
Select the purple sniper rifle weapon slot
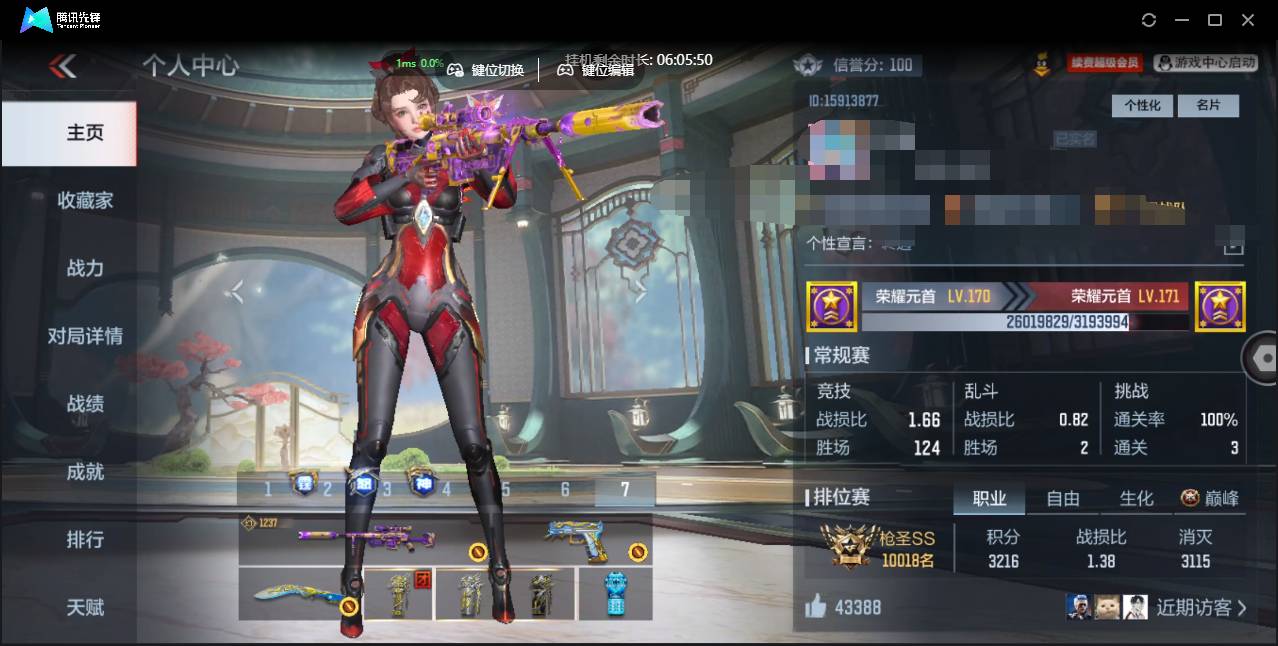[x=366, y=539]
